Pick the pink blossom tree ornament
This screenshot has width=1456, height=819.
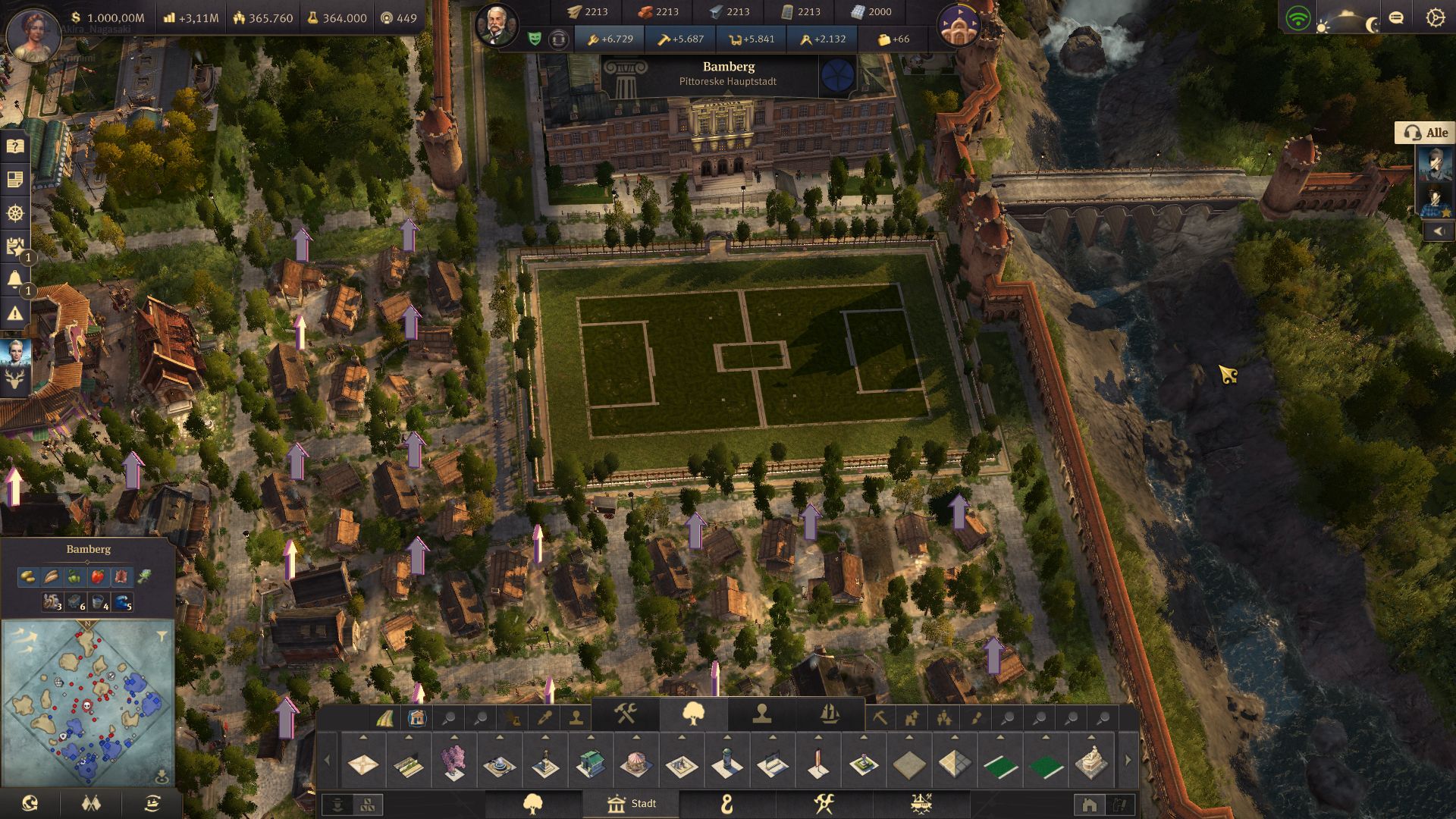pos(453,762)
